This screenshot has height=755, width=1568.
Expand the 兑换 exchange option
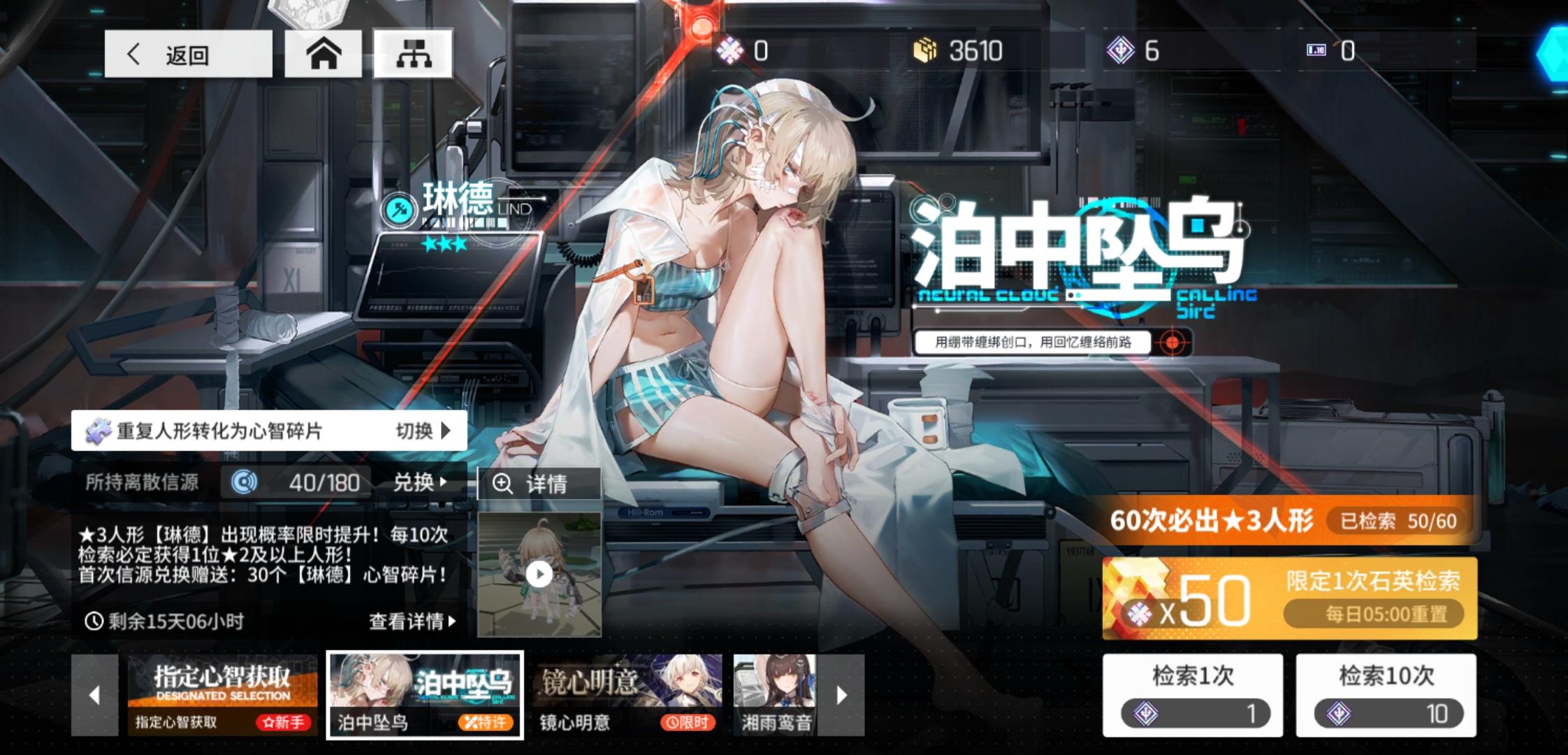tap(418, 482)
